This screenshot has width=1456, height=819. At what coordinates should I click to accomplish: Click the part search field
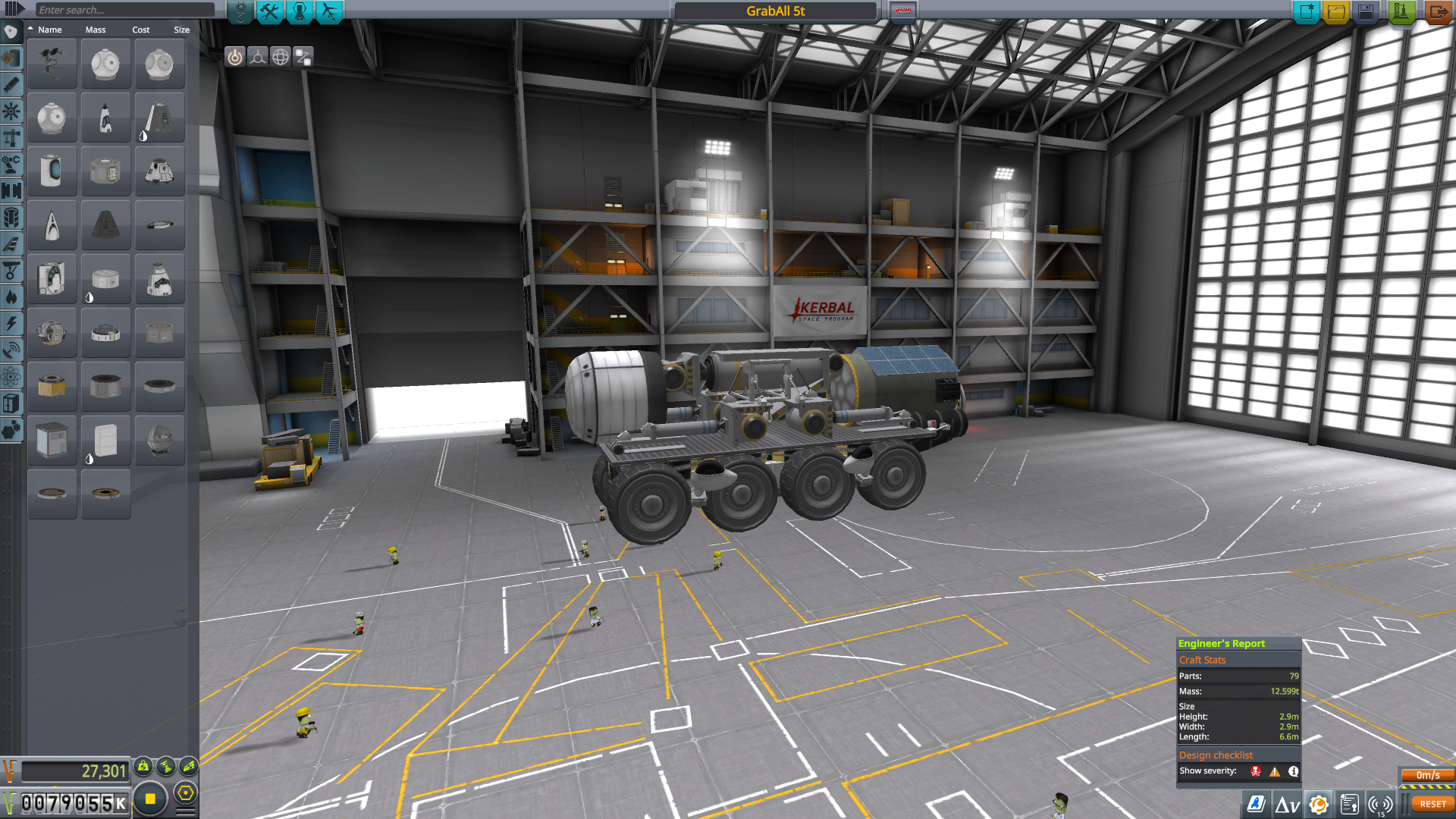coord(125,10)
